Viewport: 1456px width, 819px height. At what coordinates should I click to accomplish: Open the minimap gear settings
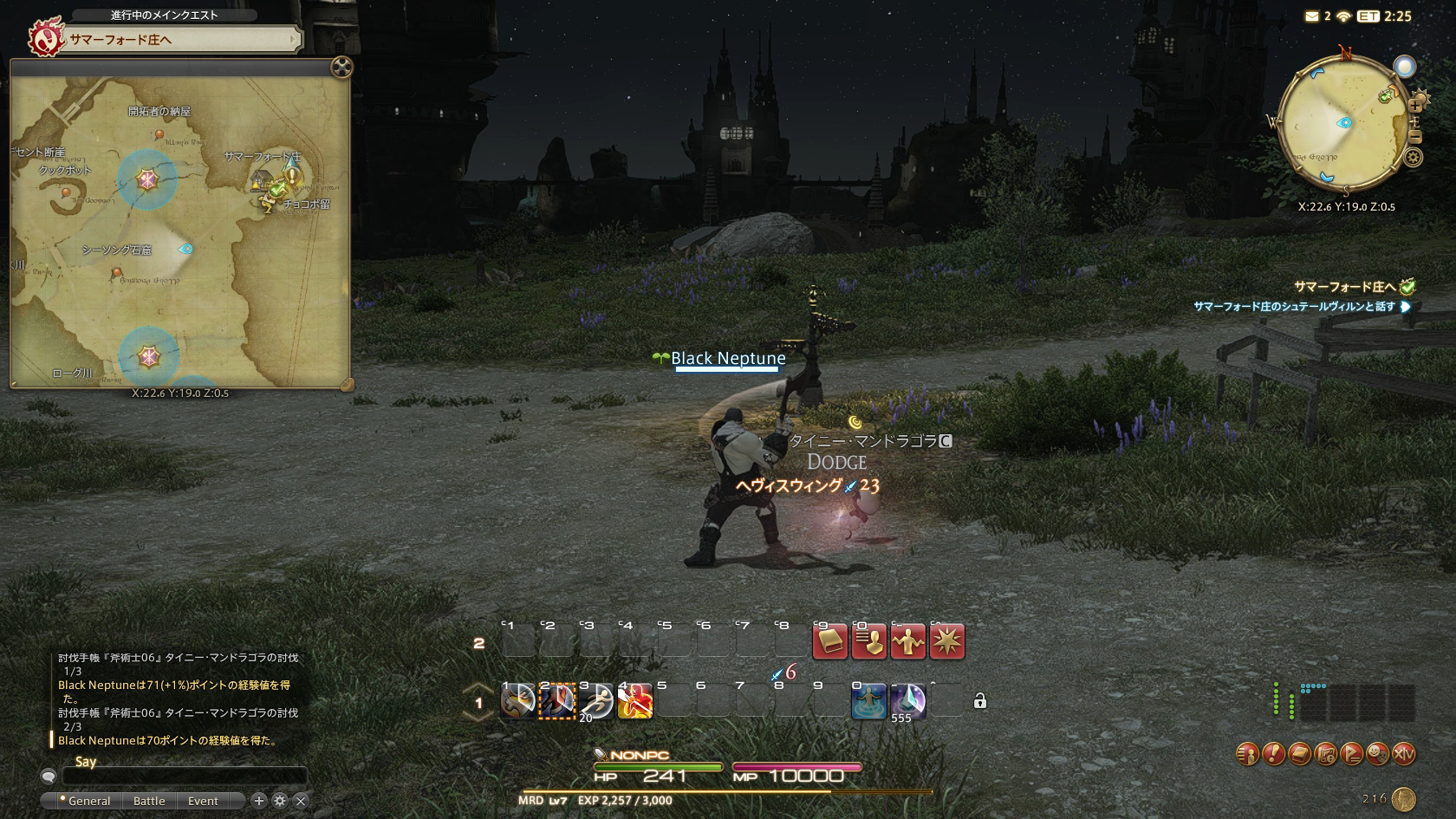click(x=1414, y=158)
